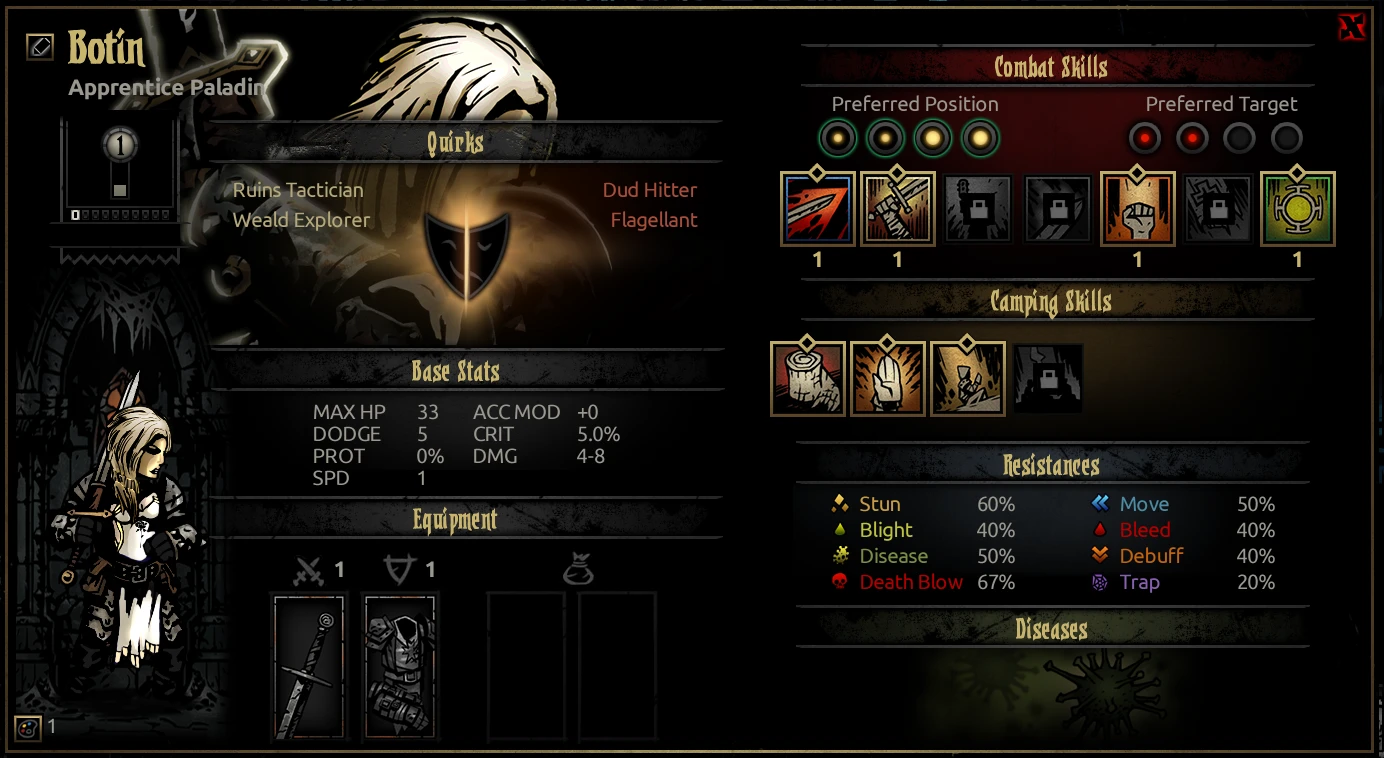Click the Weald Explorer quirk

301,220
